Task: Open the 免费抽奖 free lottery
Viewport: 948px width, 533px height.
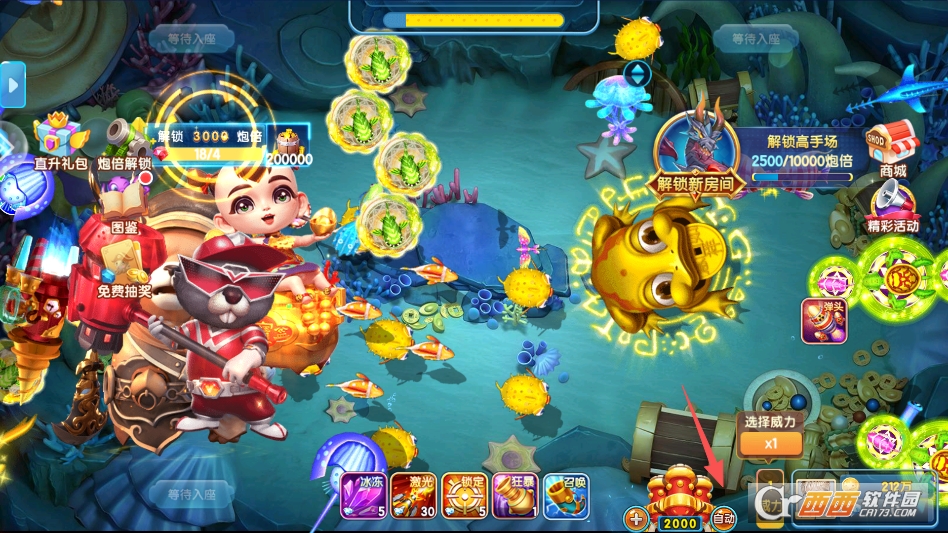Action: coord(124,269)
